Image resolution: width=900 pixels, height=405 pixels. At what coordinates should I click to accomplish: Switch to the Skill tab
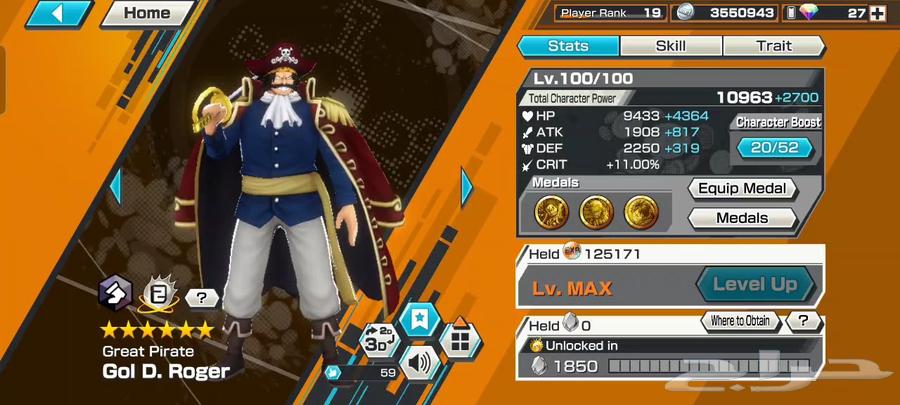click(670, 46)
